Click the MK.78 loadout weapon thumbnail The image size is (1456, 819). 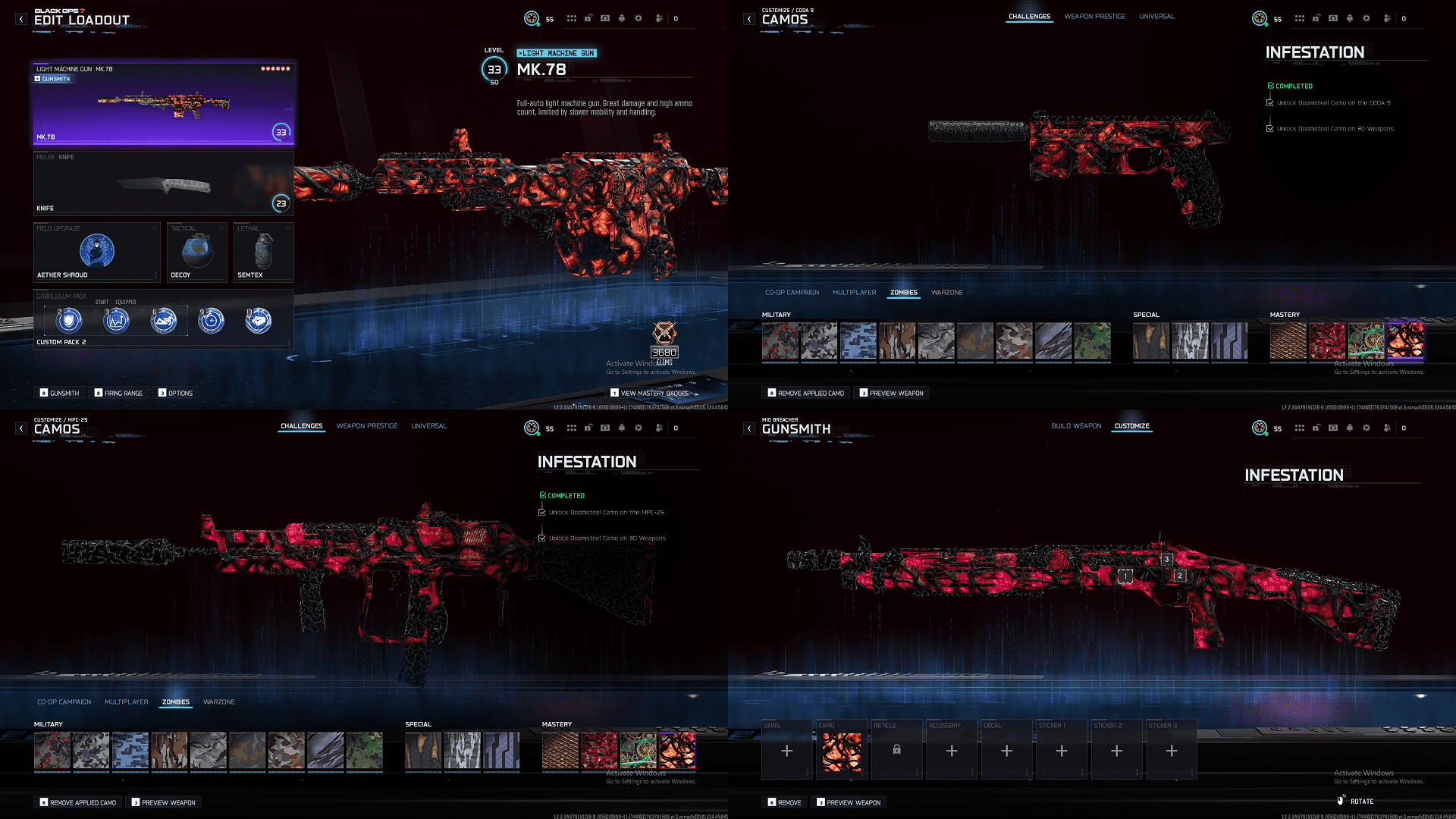pos(163,102)
